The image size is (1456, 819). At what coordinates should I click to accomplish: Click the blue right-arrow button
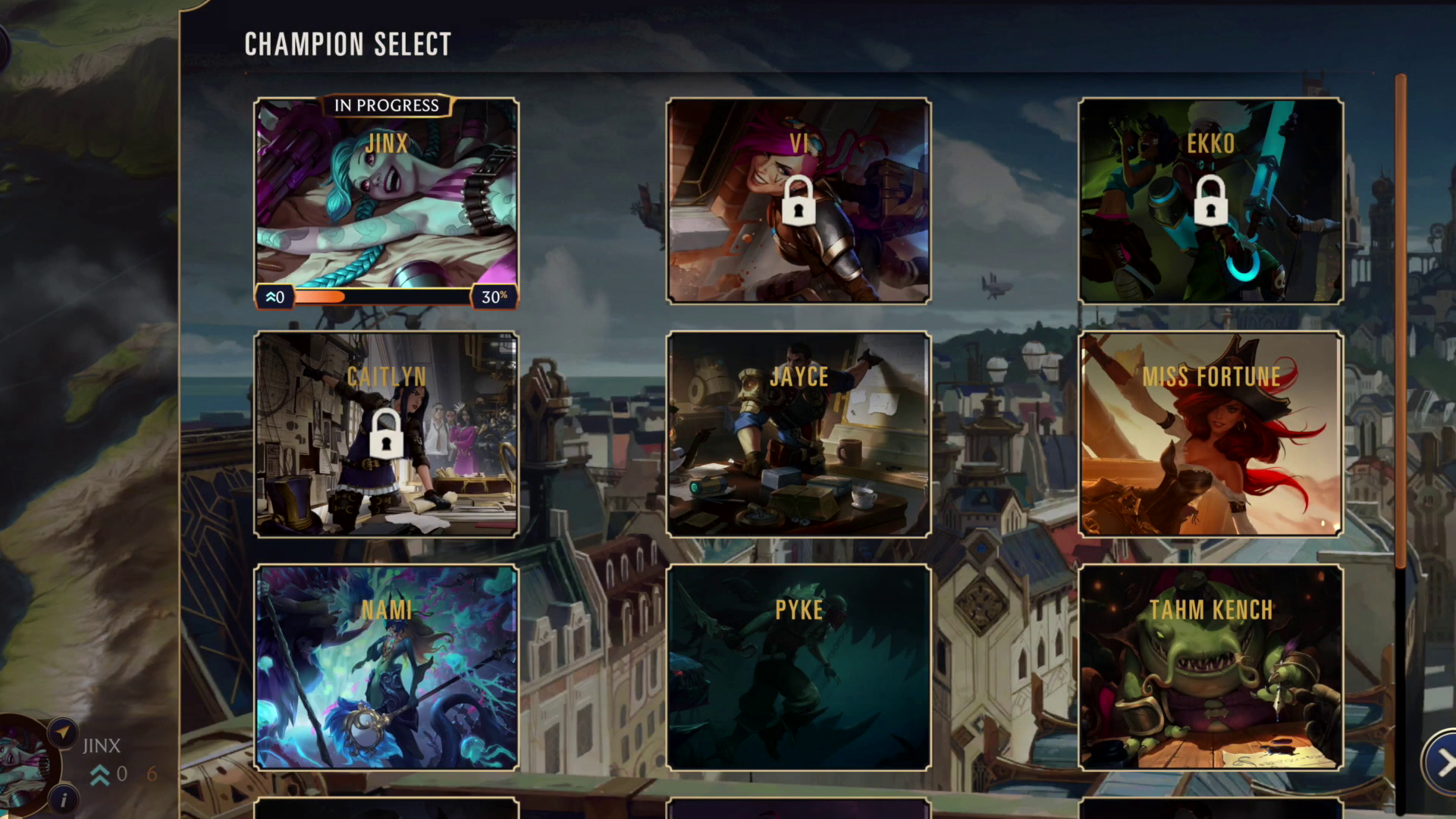point(1442,763)
